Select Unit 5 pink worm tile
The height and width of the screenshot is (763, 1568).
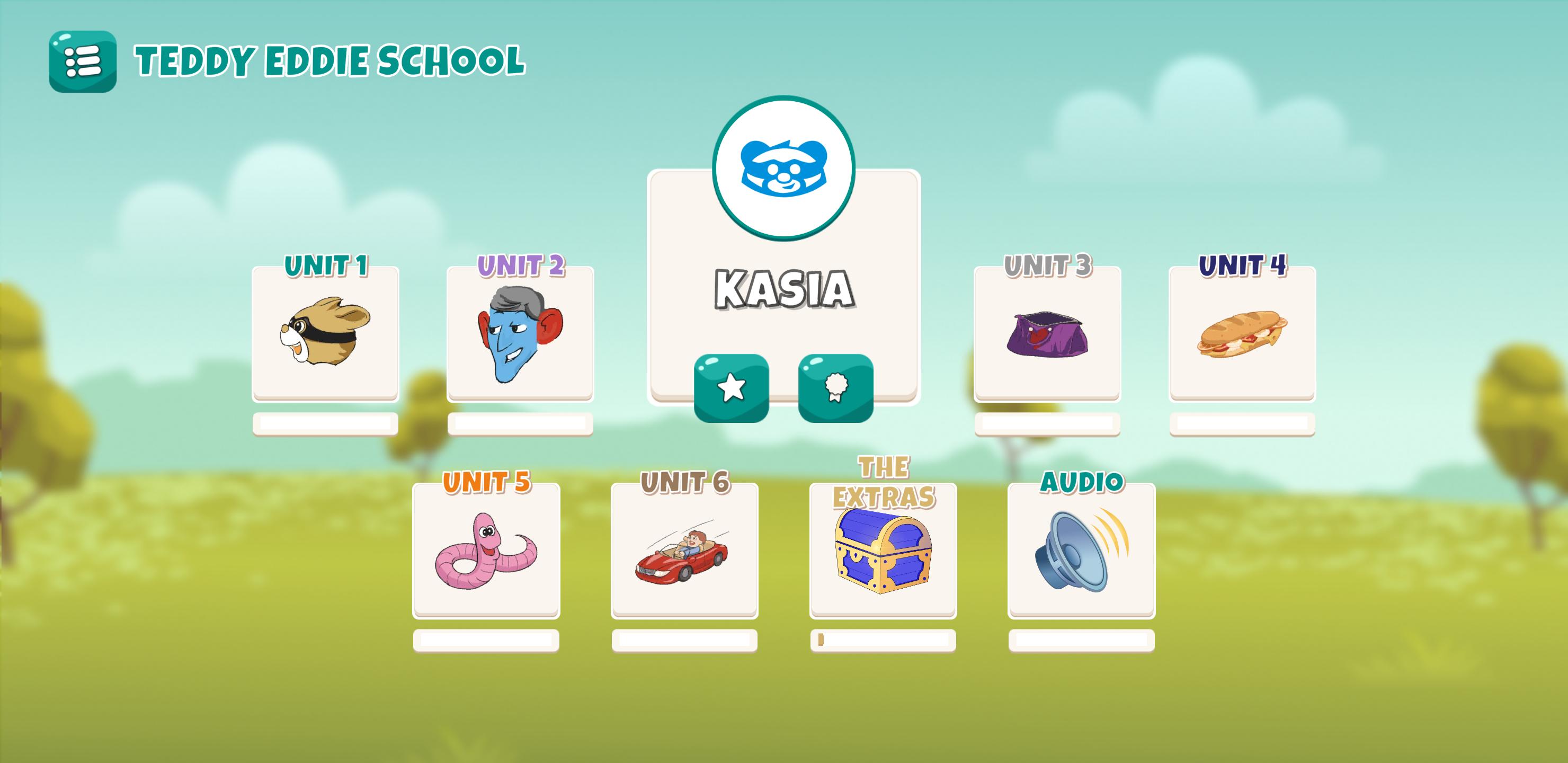click(x=486, y=550)
